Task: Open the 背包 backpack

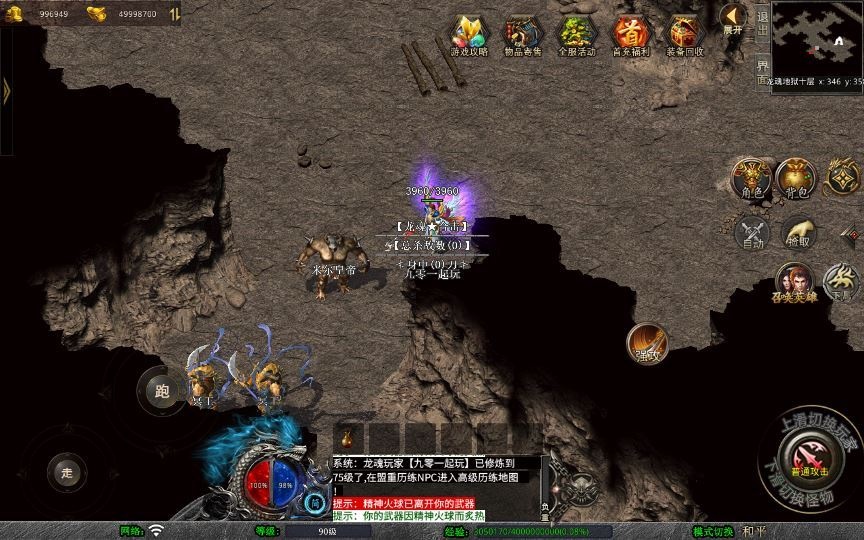Action: [x=797, y=178]
